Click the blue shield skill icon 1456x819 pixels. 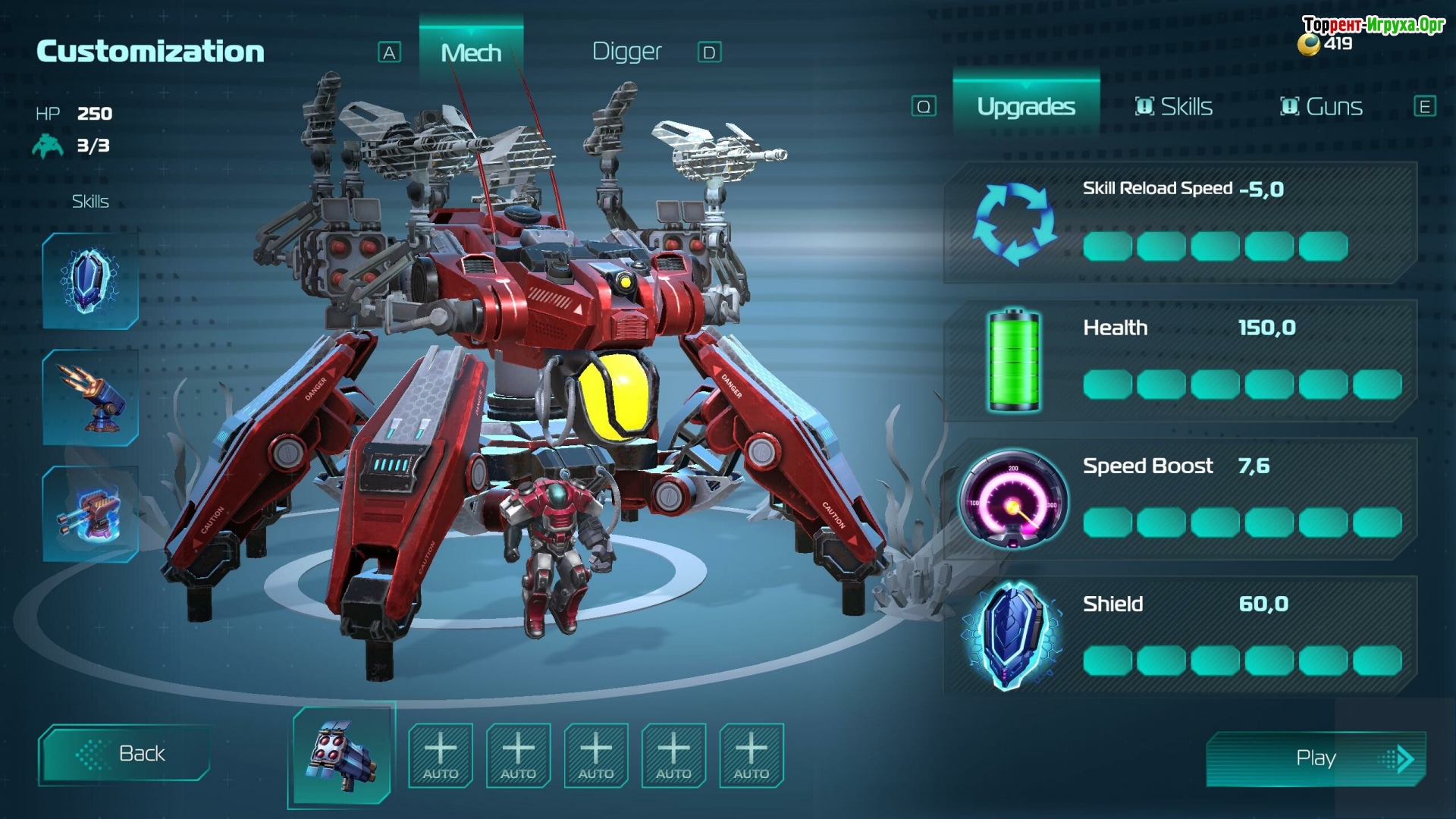pos(90,281)
